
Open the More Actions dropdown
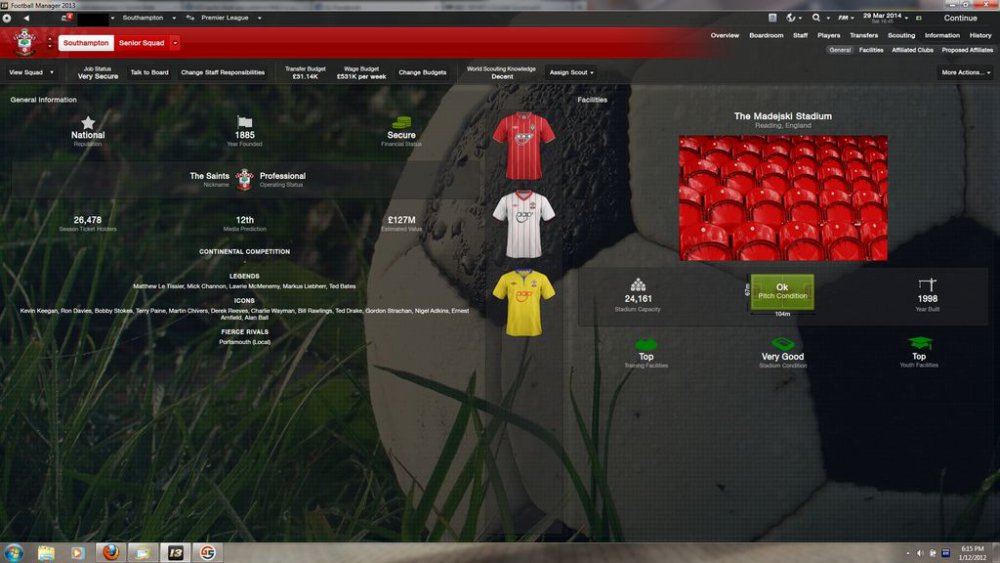click(965, 73)
